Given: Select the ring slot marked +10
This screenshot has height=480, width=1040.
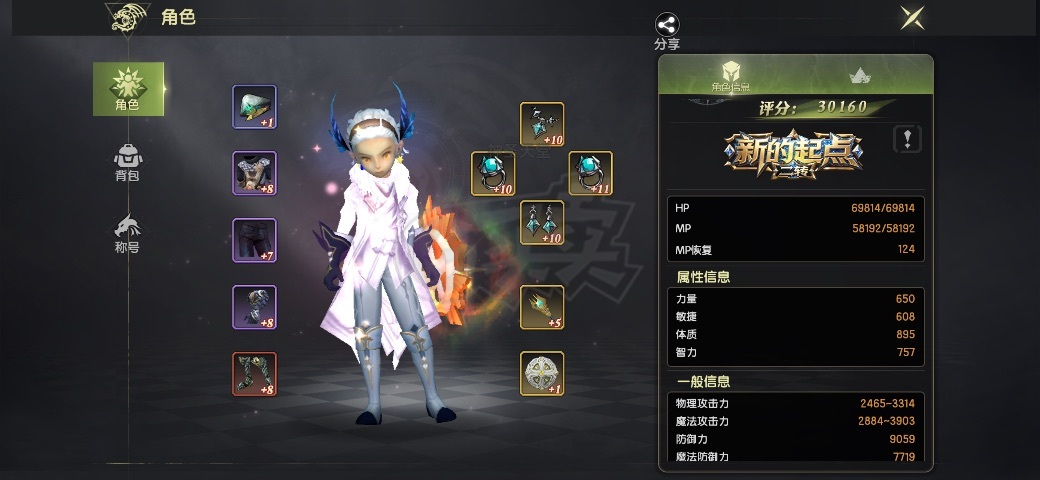Looking at the screenshot, I should point(493,173).
